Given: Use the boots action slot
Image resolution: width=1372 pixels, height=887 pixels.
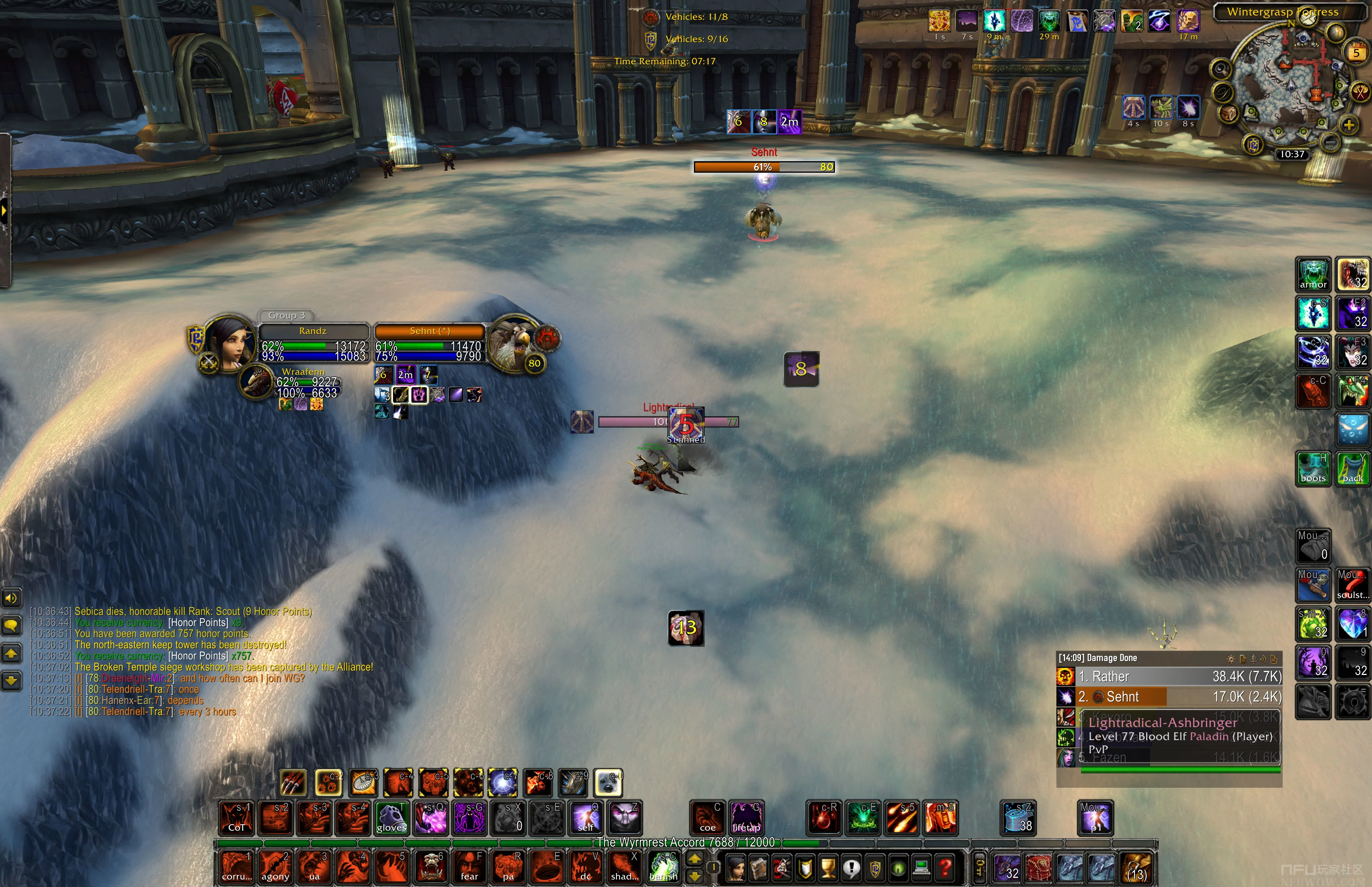Looking at the screenshot, I should tap(1313, 468).
